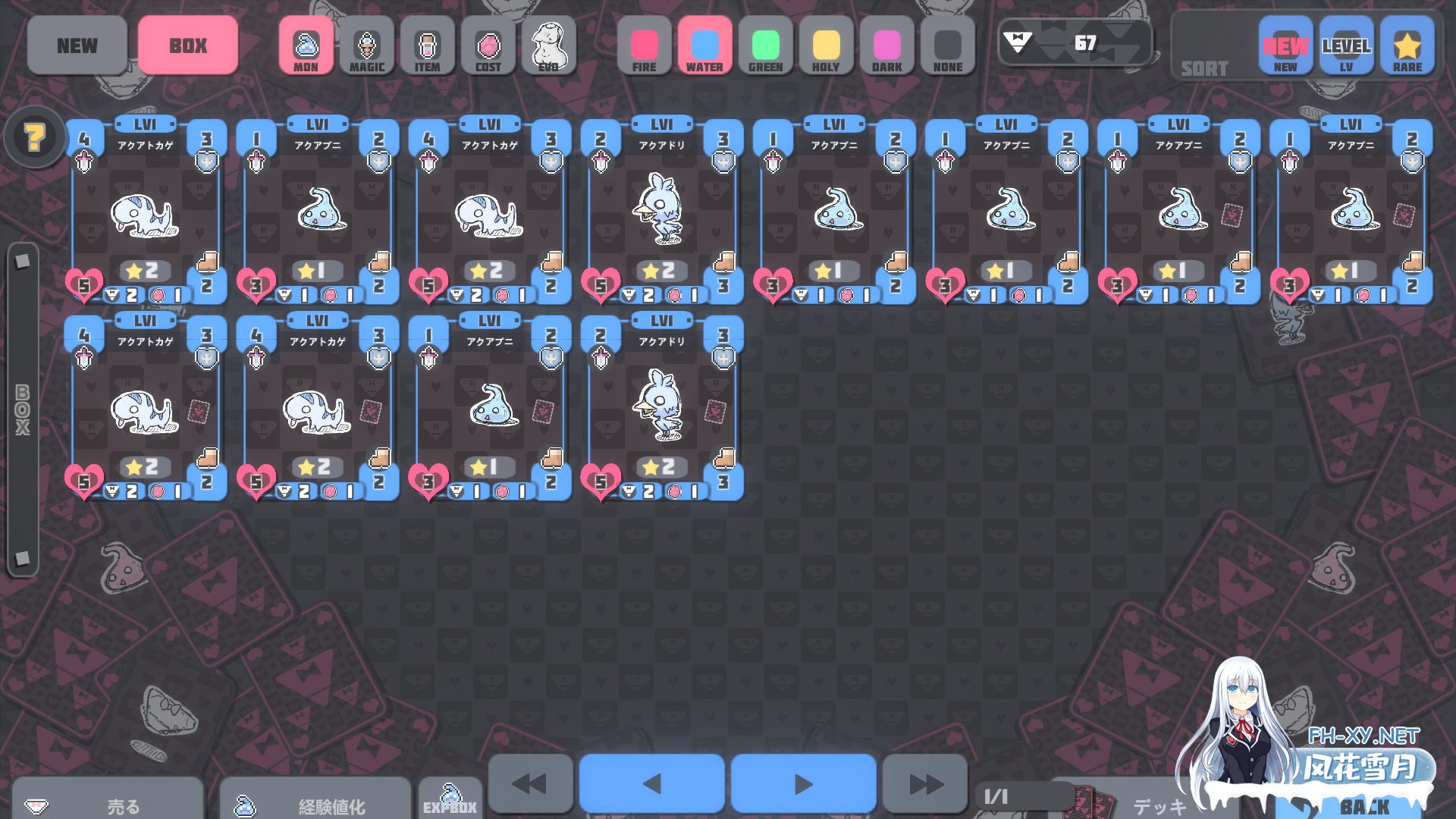Image resolution: width=1456 pixels, height=819 pixels.
Task: Sort cards by RARE
Action: [1407, 46]
